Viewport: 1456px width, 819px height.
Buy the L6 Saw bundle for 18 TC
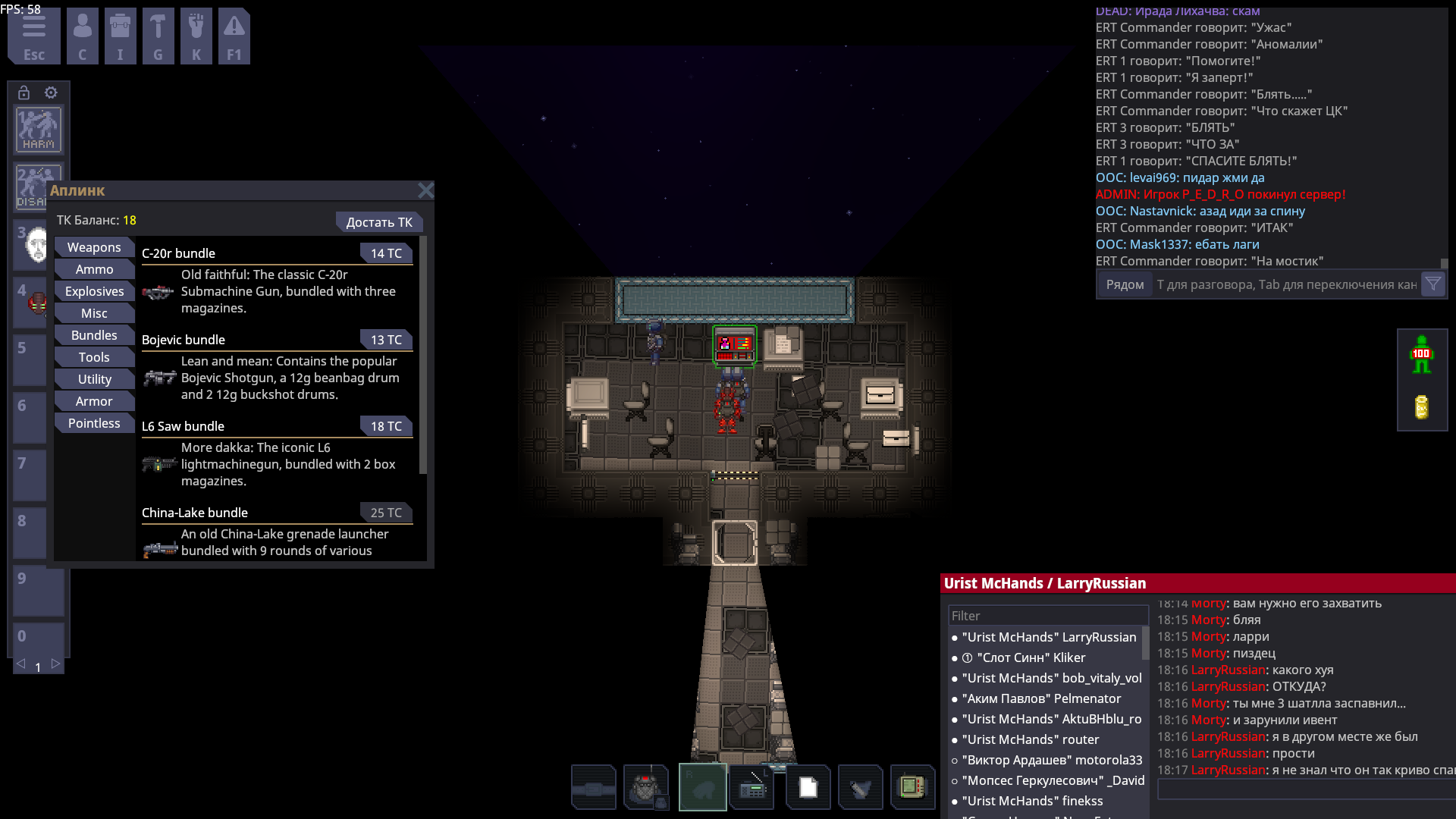click(386, 426)
